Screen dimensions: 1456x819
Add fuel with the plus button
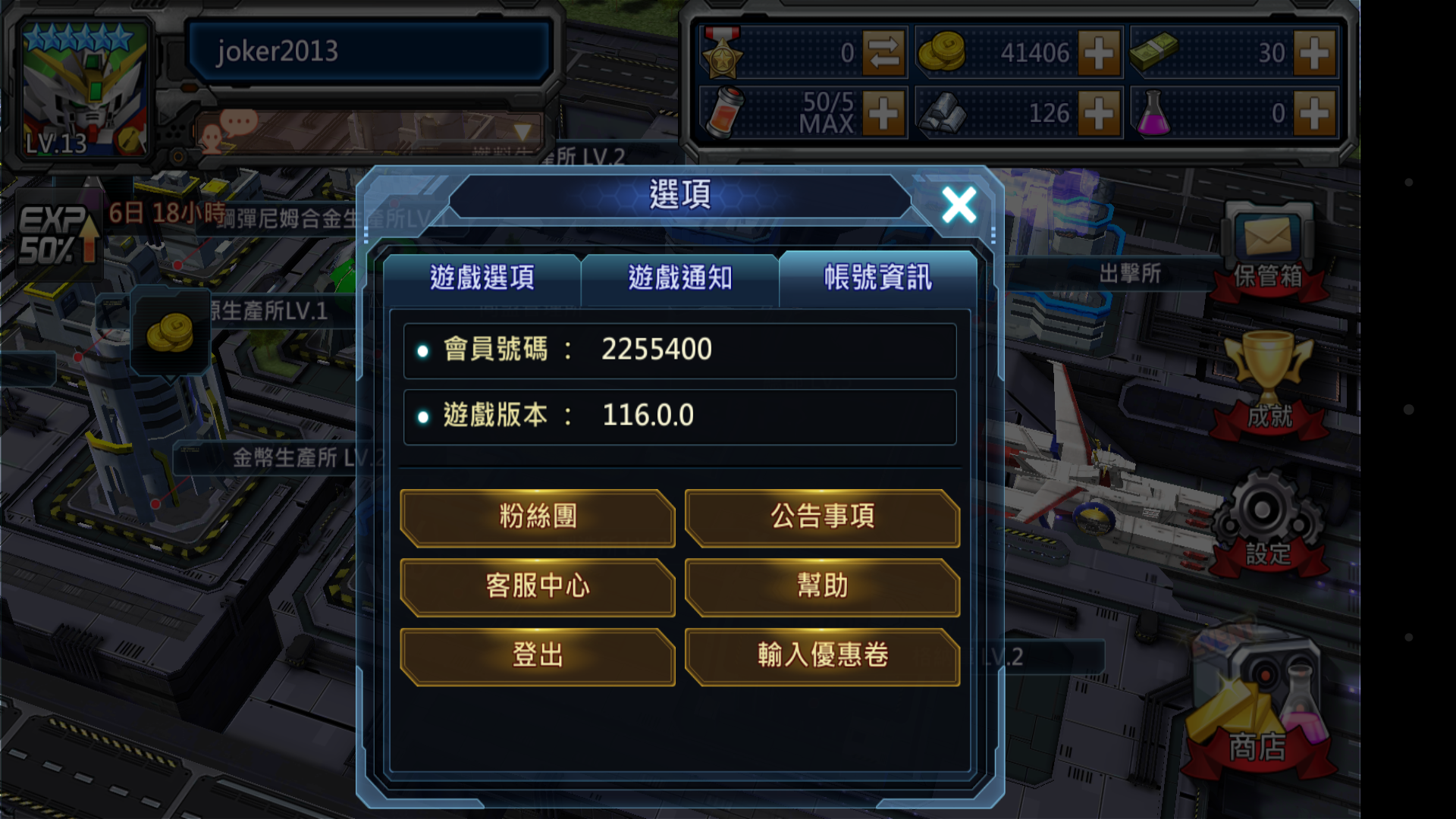[884, 114]
